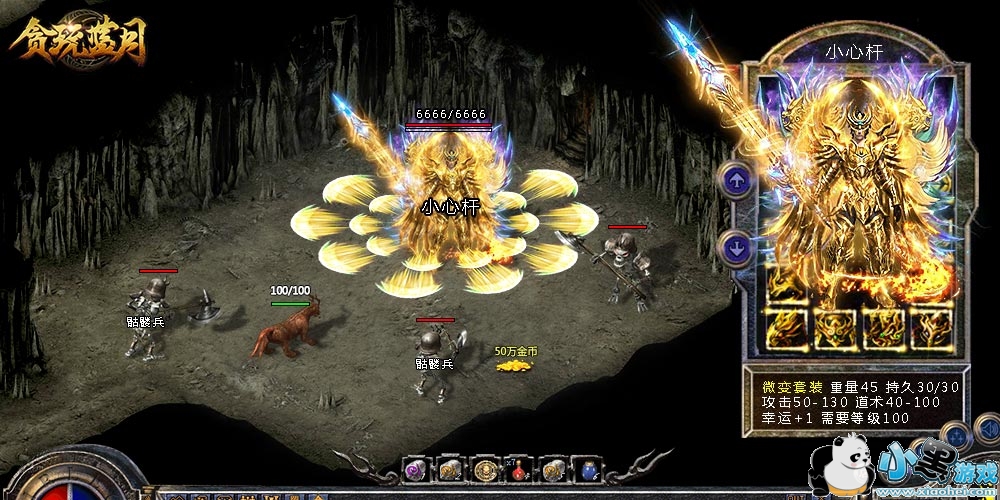This screenshot has height=500, width=1000.
Task: Select the gold skull medallion hotbar slot
Action: click(x=485, y=469)
